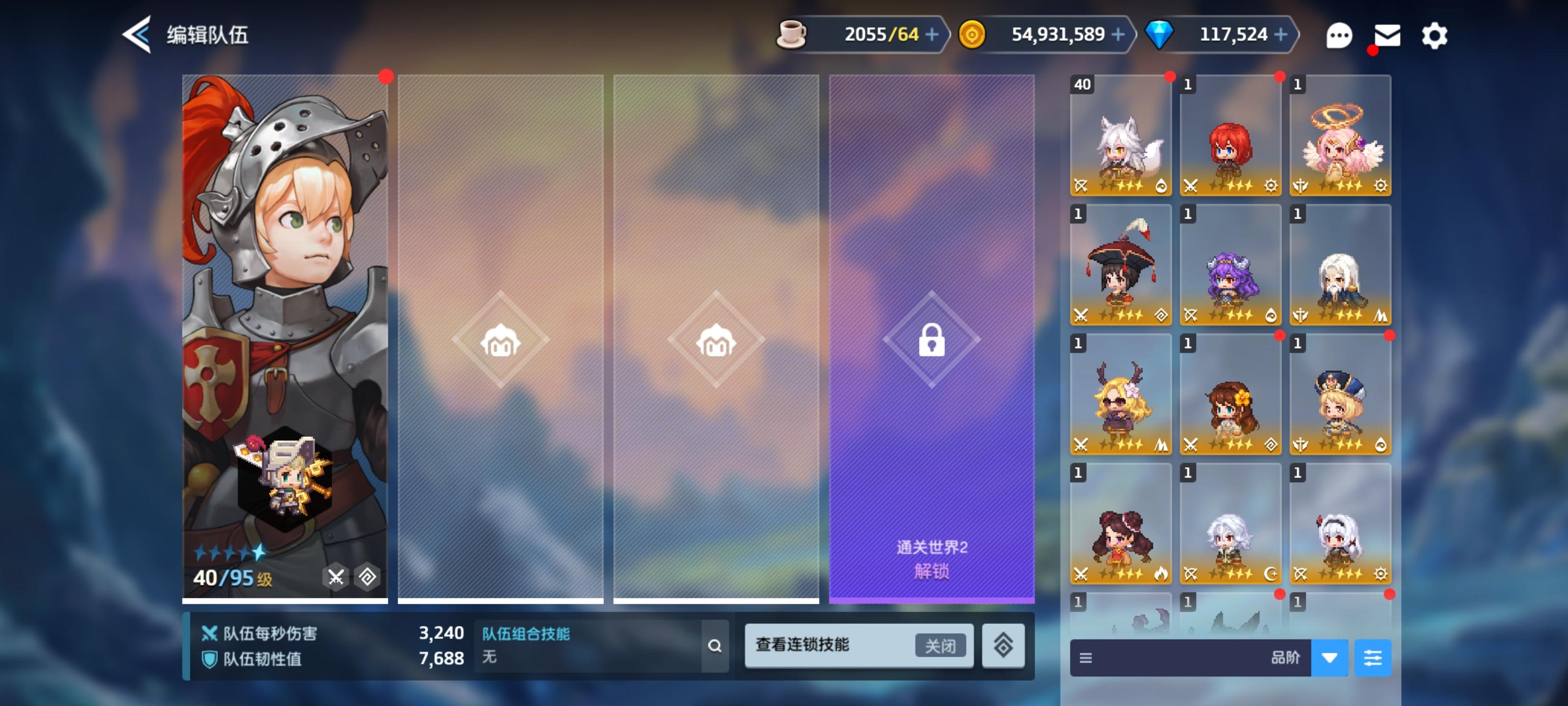Open the mail inbox
The height and width of the screenshot is (706, 1568).
pos(1387,35)
